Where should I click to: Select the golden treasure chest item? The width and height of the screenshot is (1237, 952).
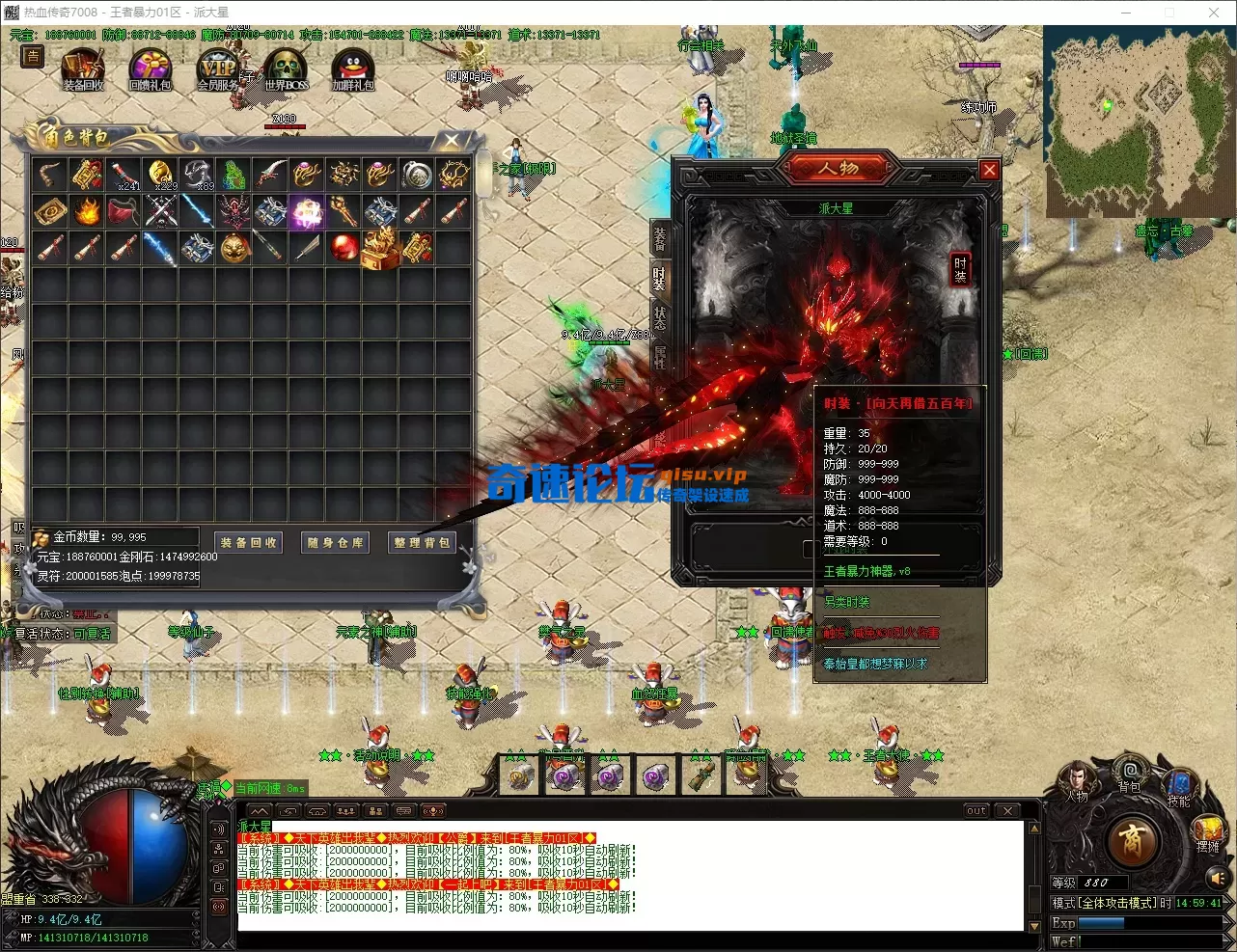coord(381,247)
